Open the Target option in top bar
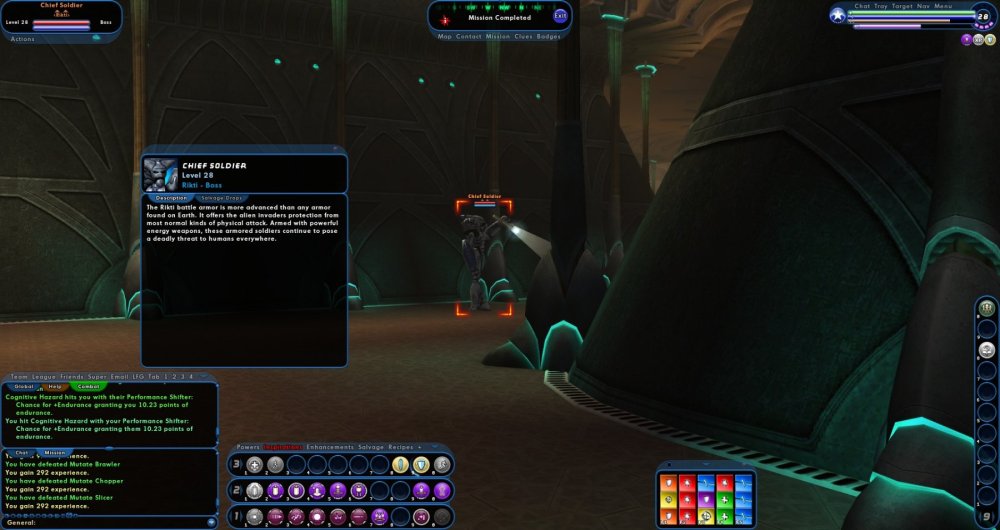This screenshot has height=530, width=1000. click(x=900, y=6)
